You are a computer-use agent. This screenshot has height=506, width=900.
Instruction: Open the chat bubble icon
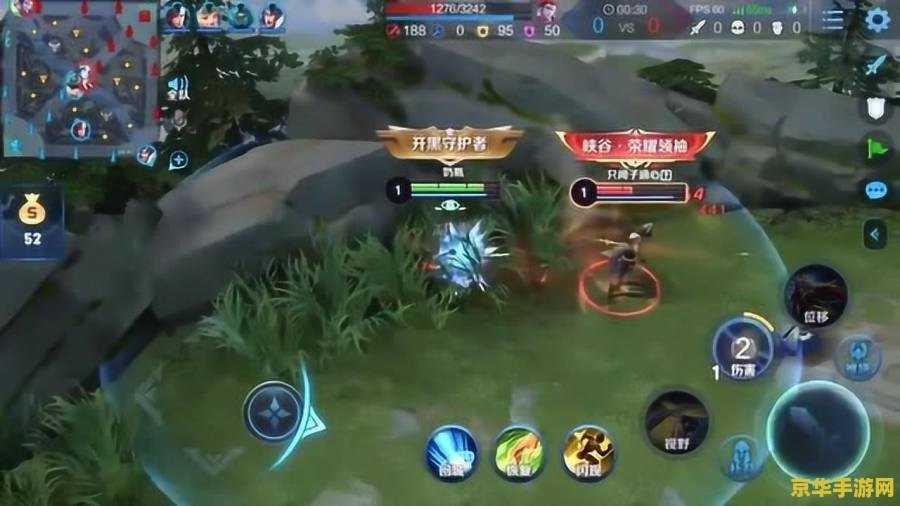[876, 190]
